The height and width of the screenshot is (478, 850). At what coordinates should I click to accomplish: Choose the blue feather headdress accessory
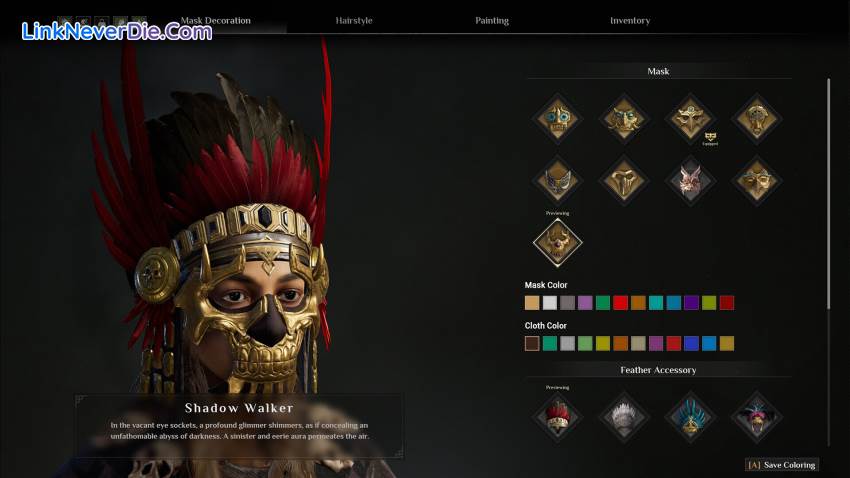click(691, 416)
